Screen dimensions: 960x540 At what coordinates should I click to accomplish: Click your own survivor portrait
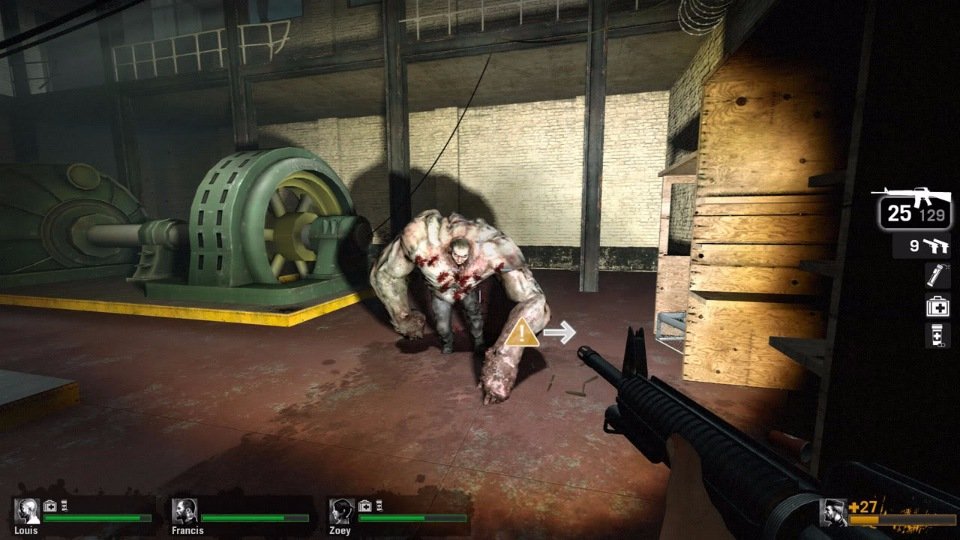(x=833, y=512)
